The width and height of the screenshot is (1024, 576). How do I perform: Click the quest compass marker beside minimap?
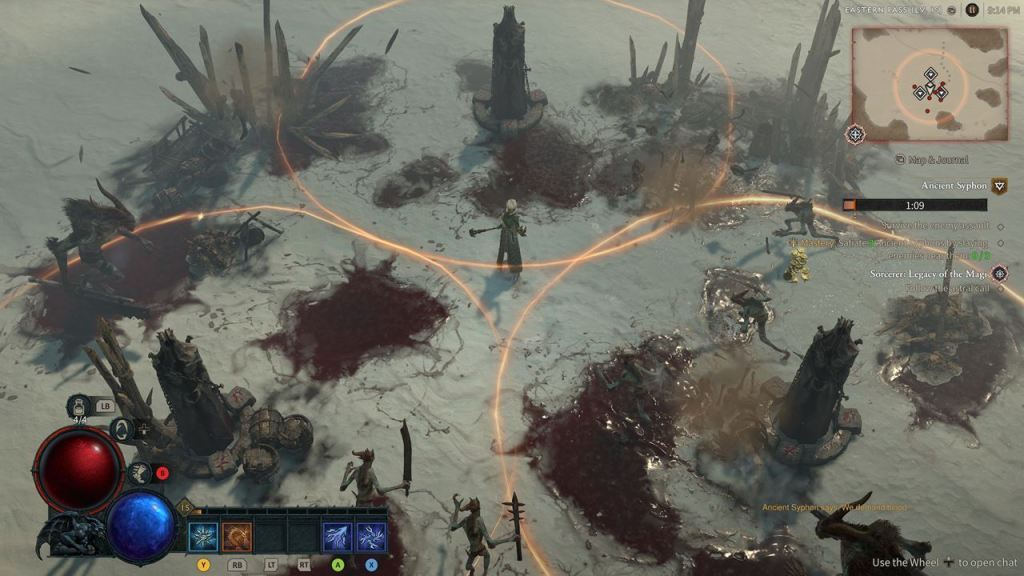[x=856, y=133]
